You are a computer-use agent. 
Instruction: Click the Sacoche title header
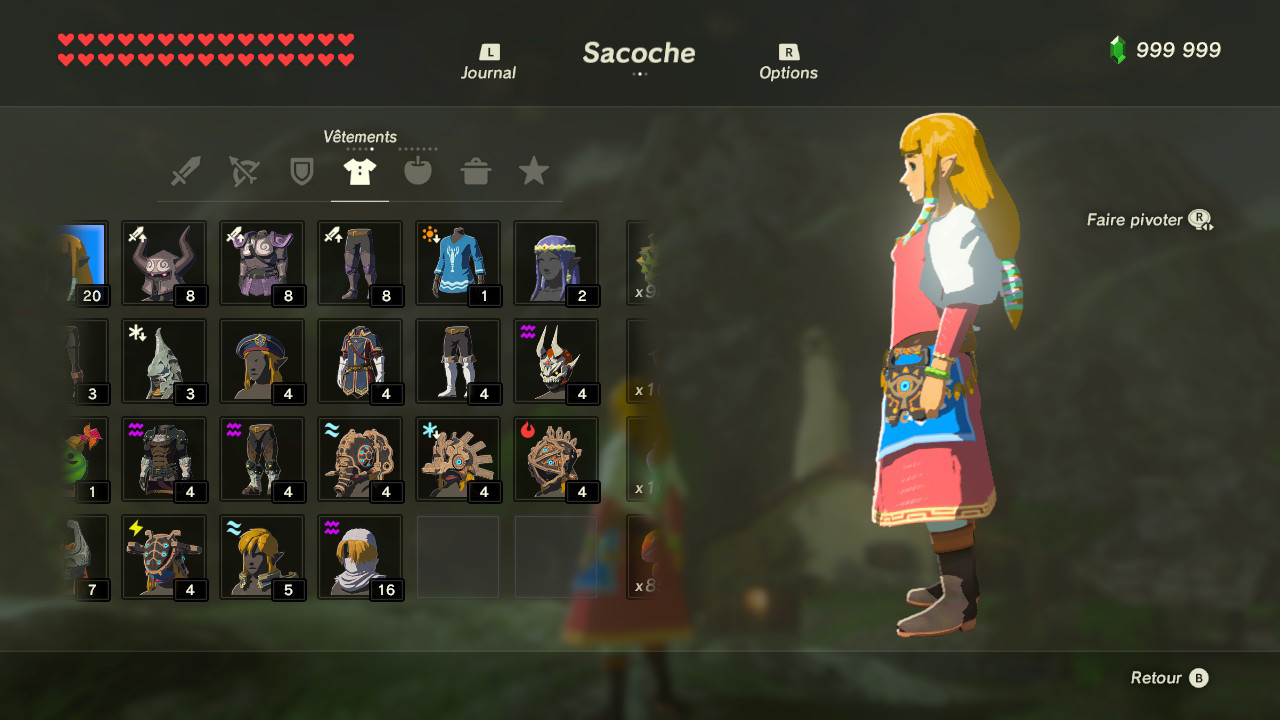tap(638, 53)
